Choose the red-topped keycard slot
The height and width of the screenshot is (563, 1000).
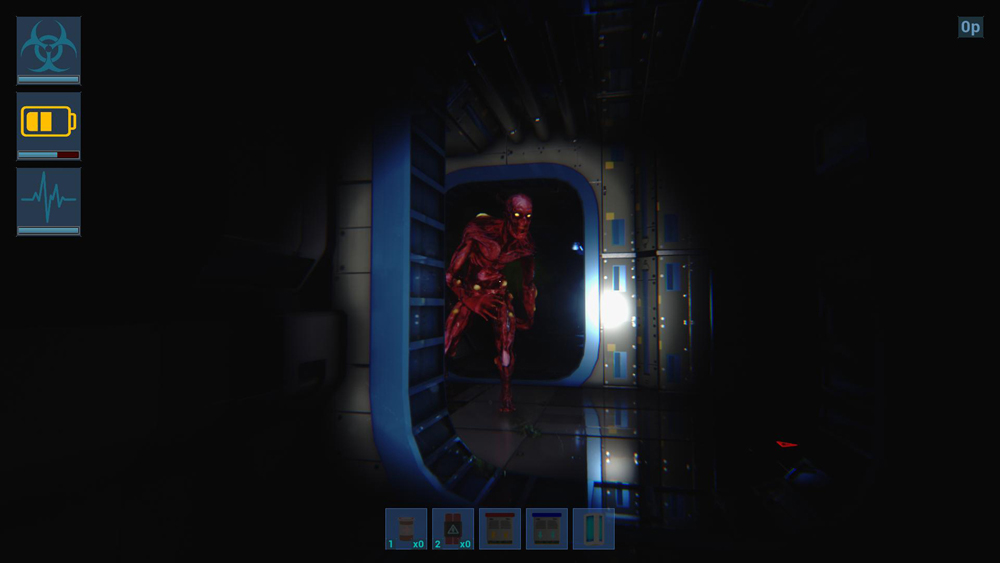coord(500,529)
